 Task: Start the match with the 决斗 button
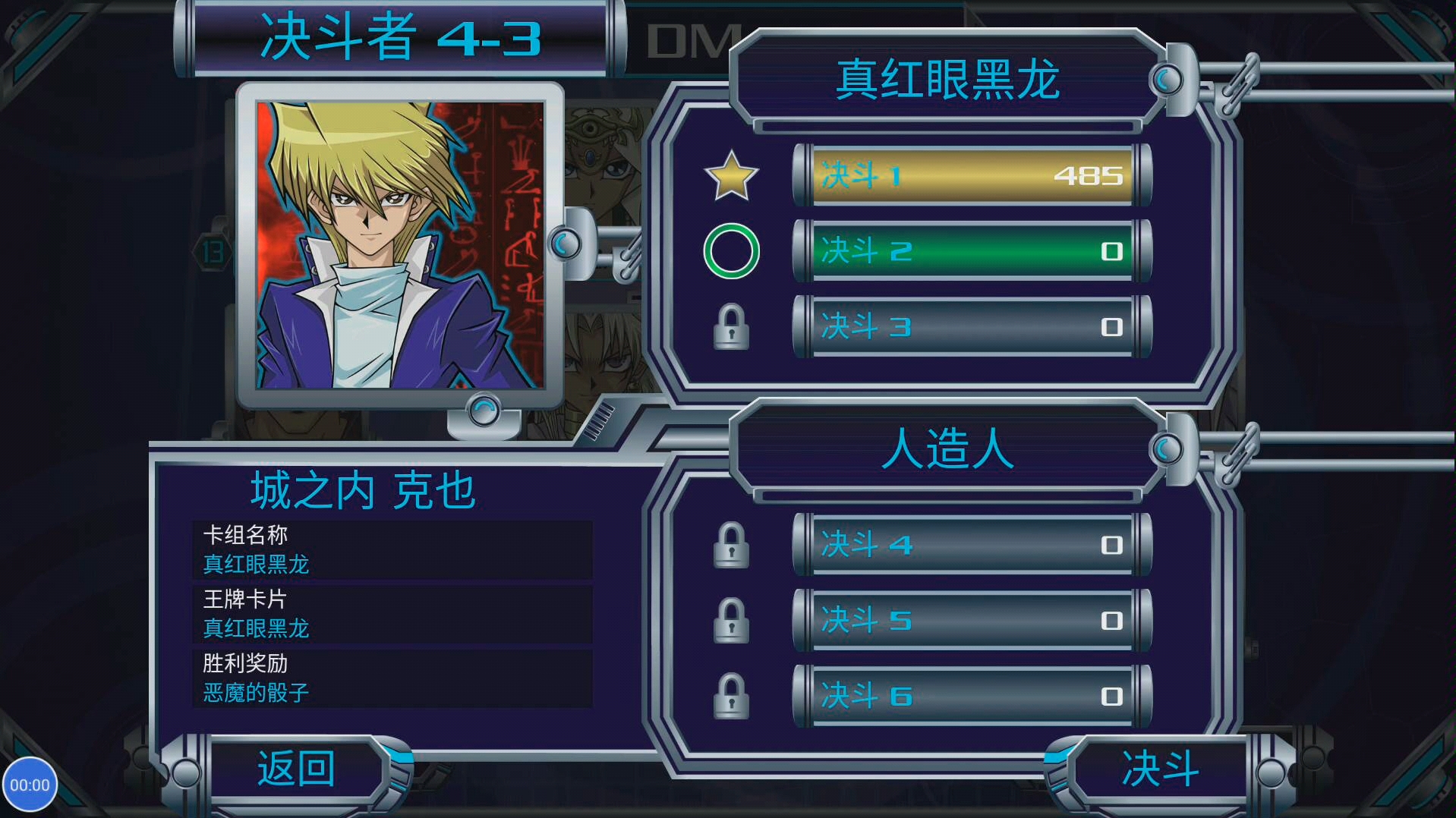1159,769
